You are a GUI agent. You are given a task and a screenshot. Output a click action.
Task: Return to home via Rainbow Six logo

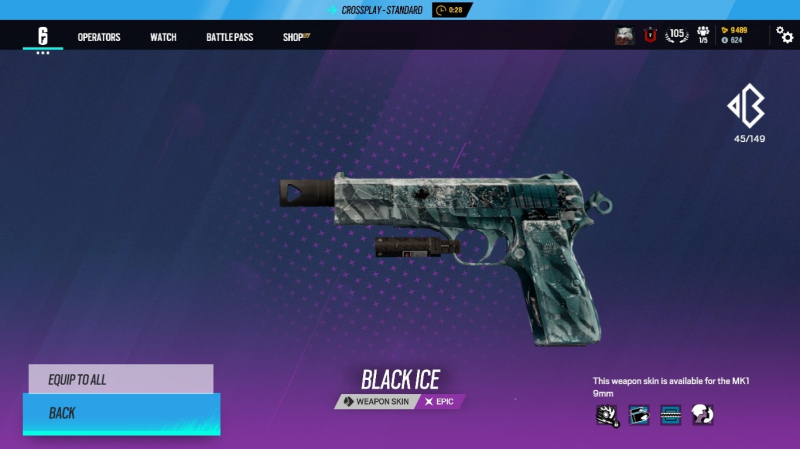point(43,36)
